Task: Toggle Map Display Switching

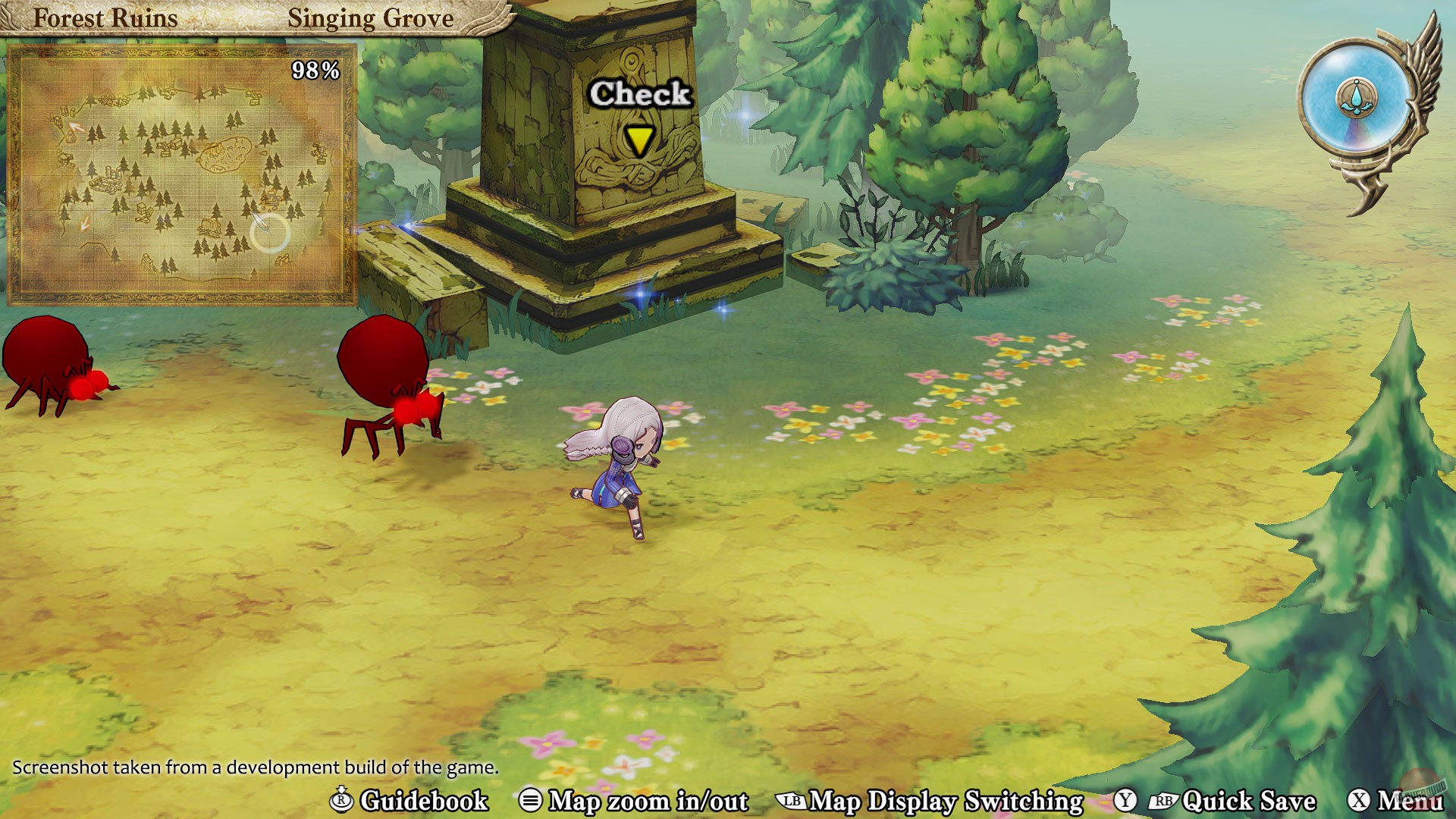Action: [x=944, y=802]
